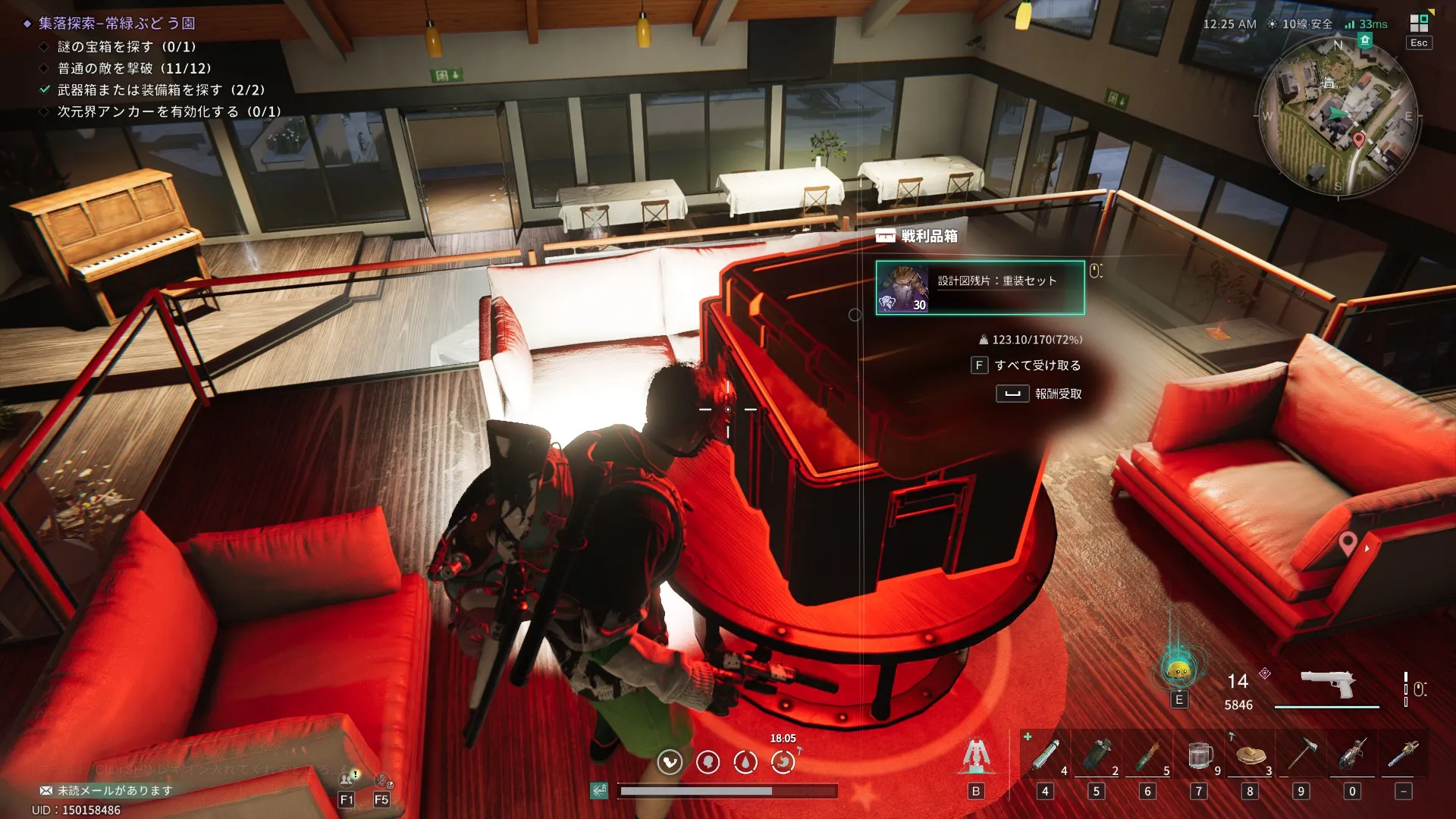
Task: Open the circular minimap
Action: coord(1338,117)
